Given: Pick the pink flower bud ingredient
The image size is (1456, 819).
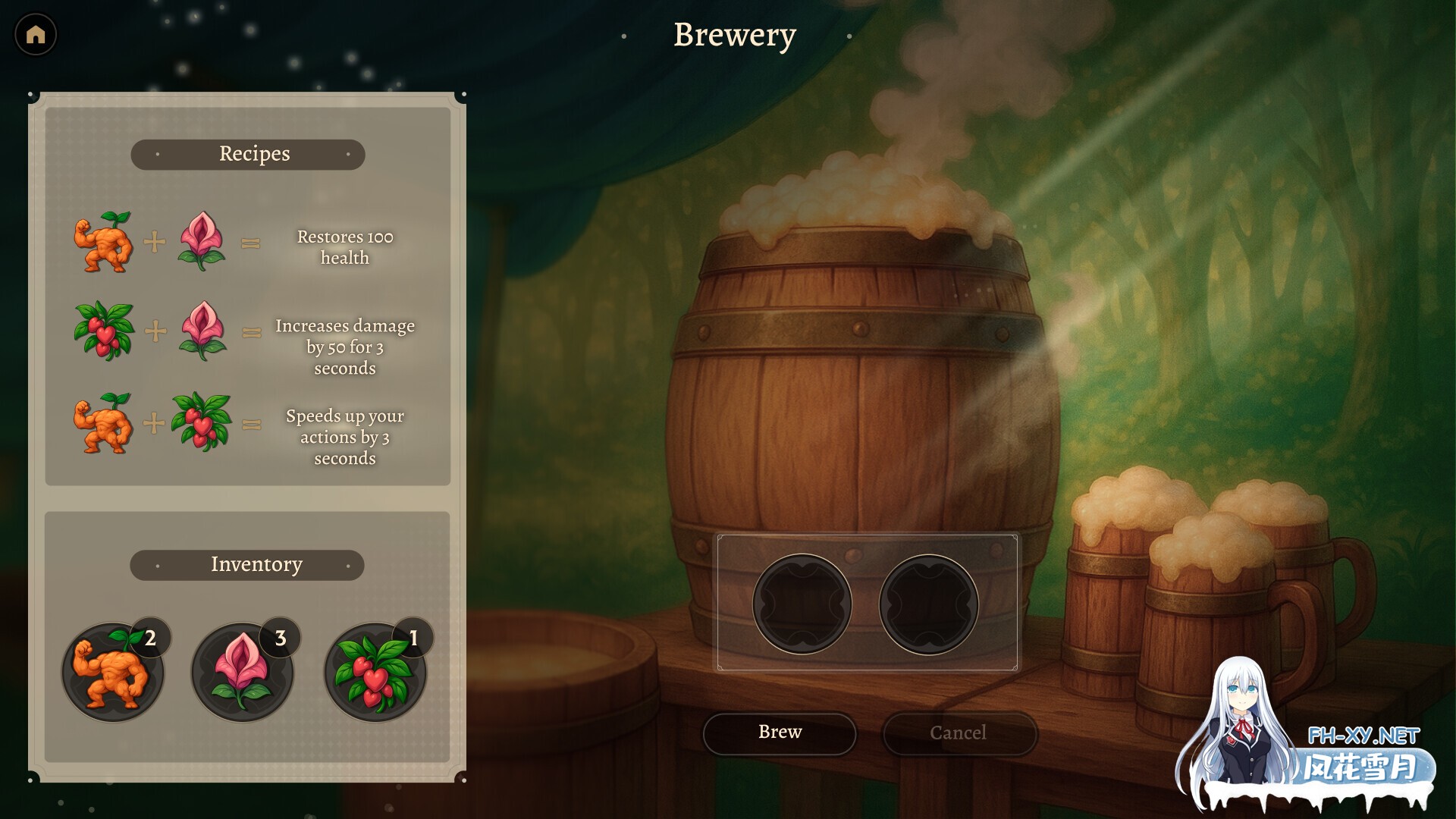Looking at the screenshot, I should (242, 672).
